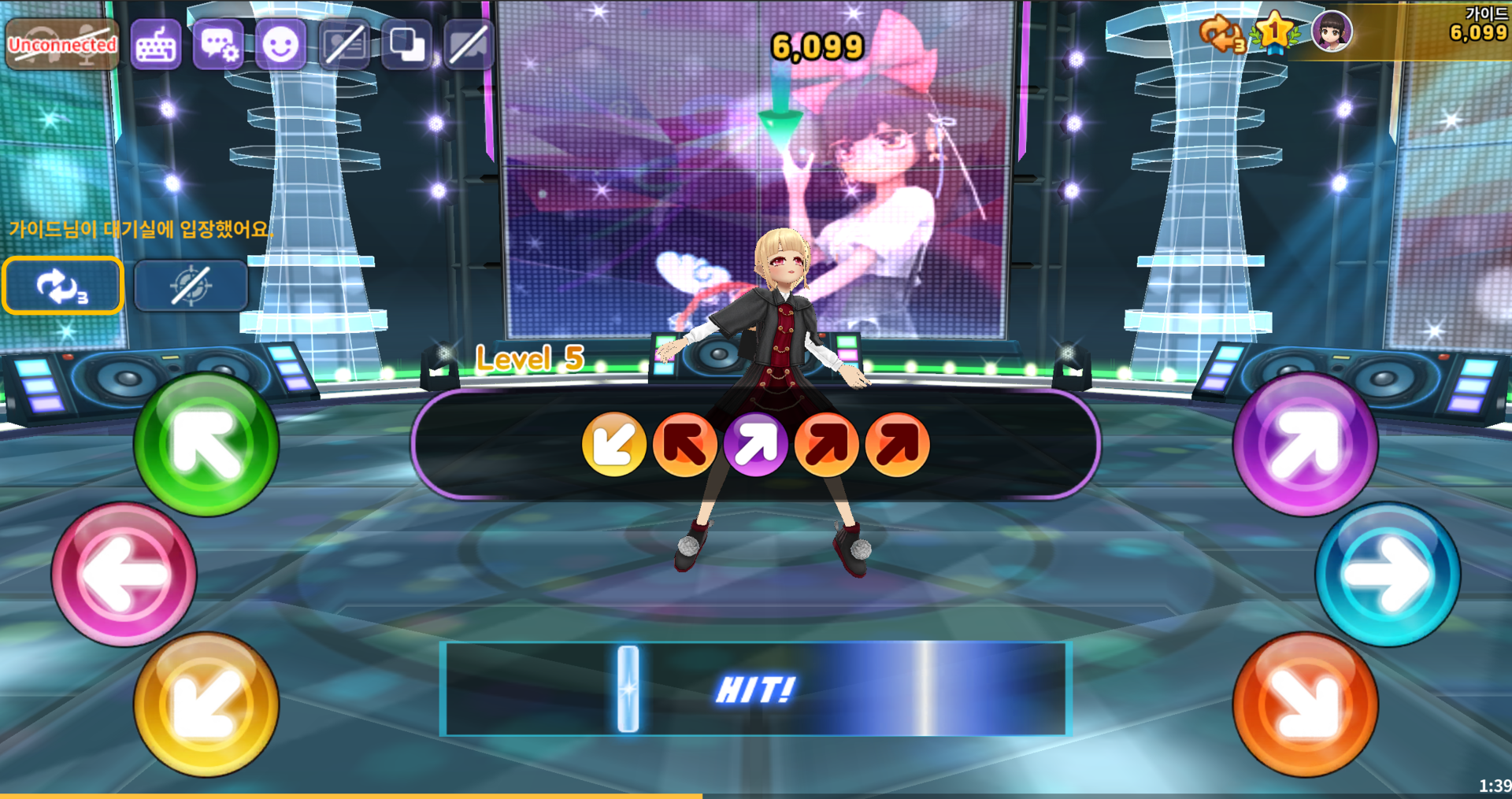The width and height of the screenshot is (1512, 799).
Task: Open the smiley emoticon menu
Action: pos(280,45)
